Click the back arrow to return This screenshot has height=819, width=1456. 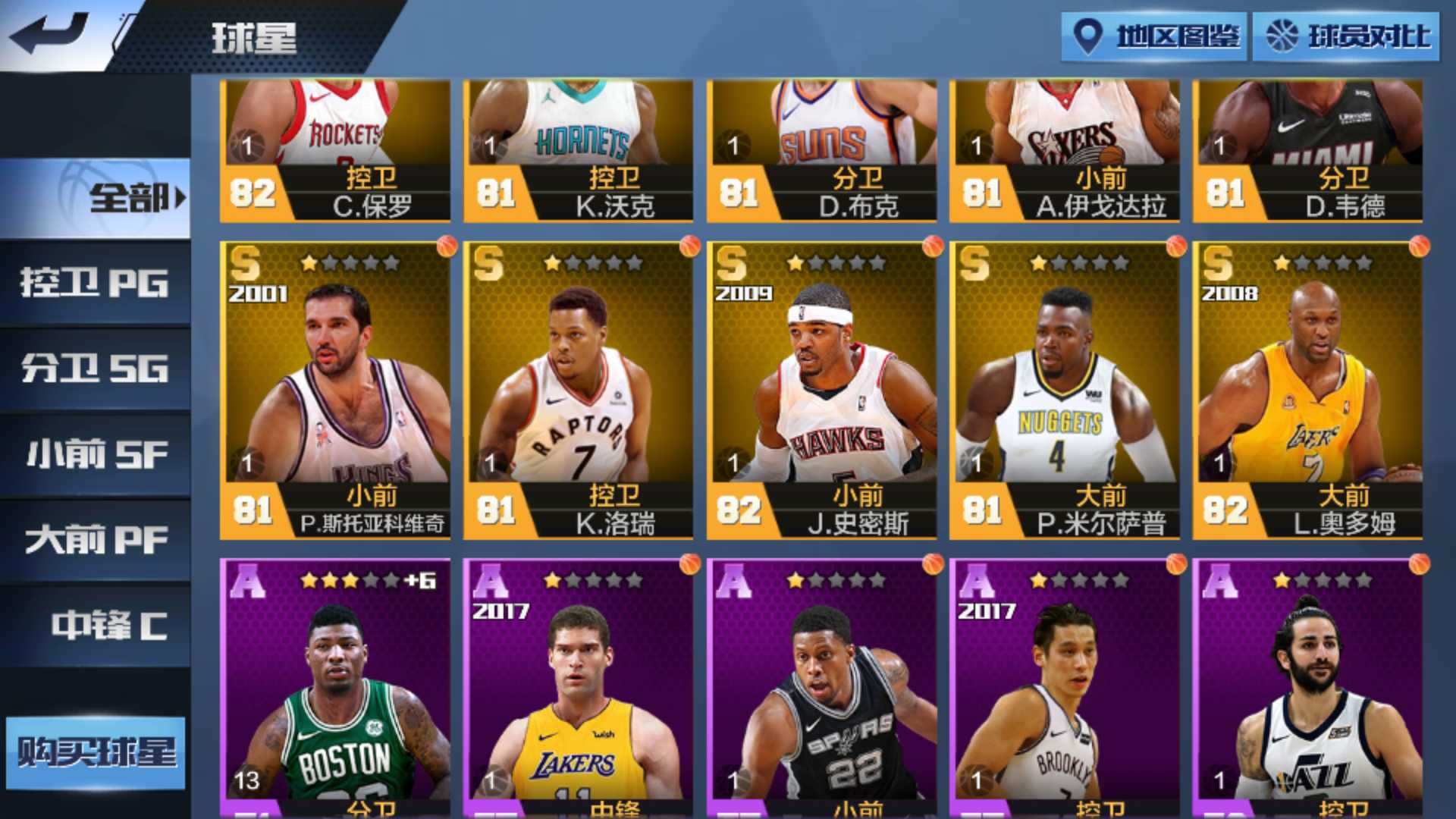tap(47, 32)
